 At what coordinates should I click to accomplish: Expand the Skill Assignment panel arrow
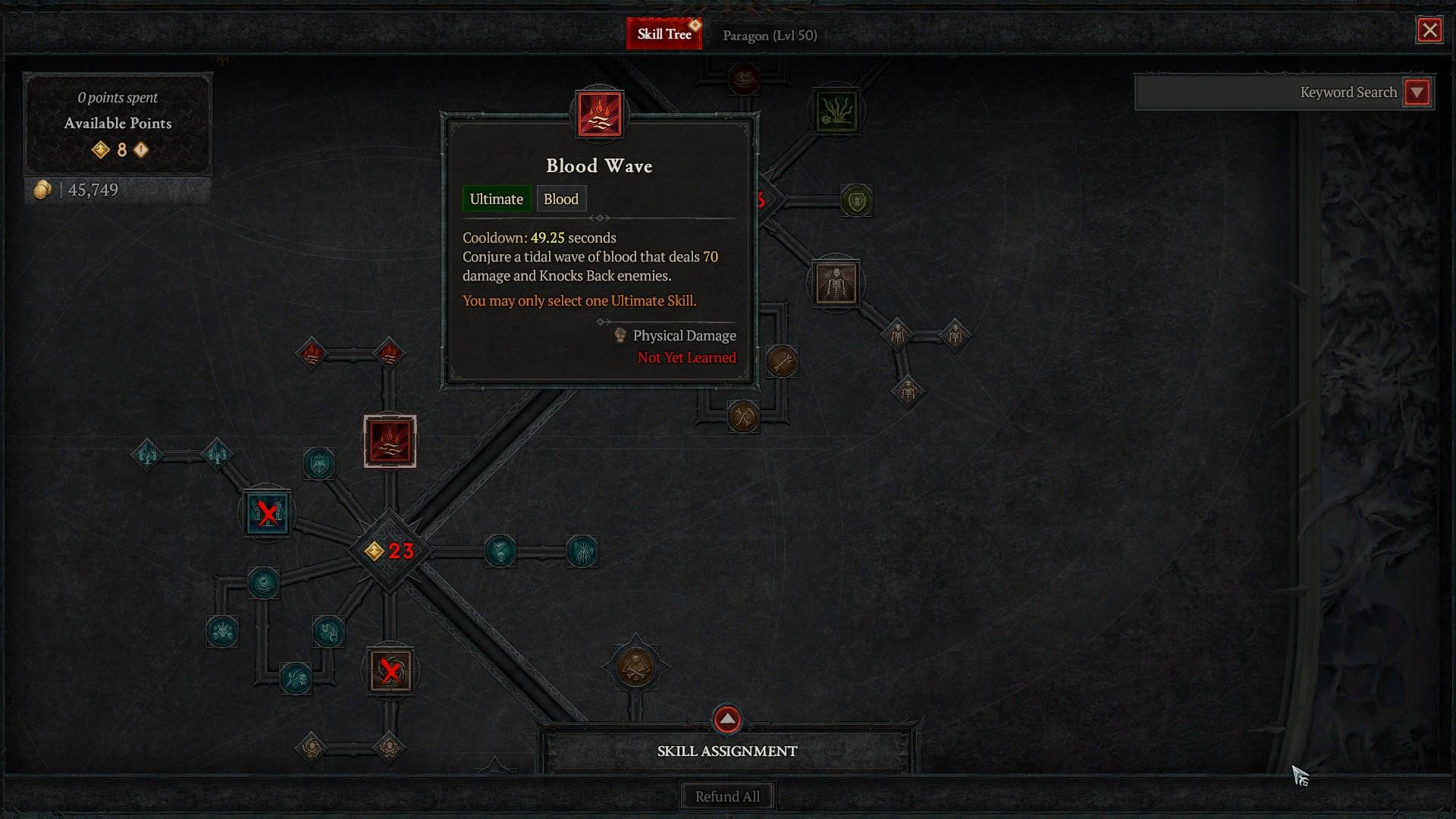click(727, 719)
